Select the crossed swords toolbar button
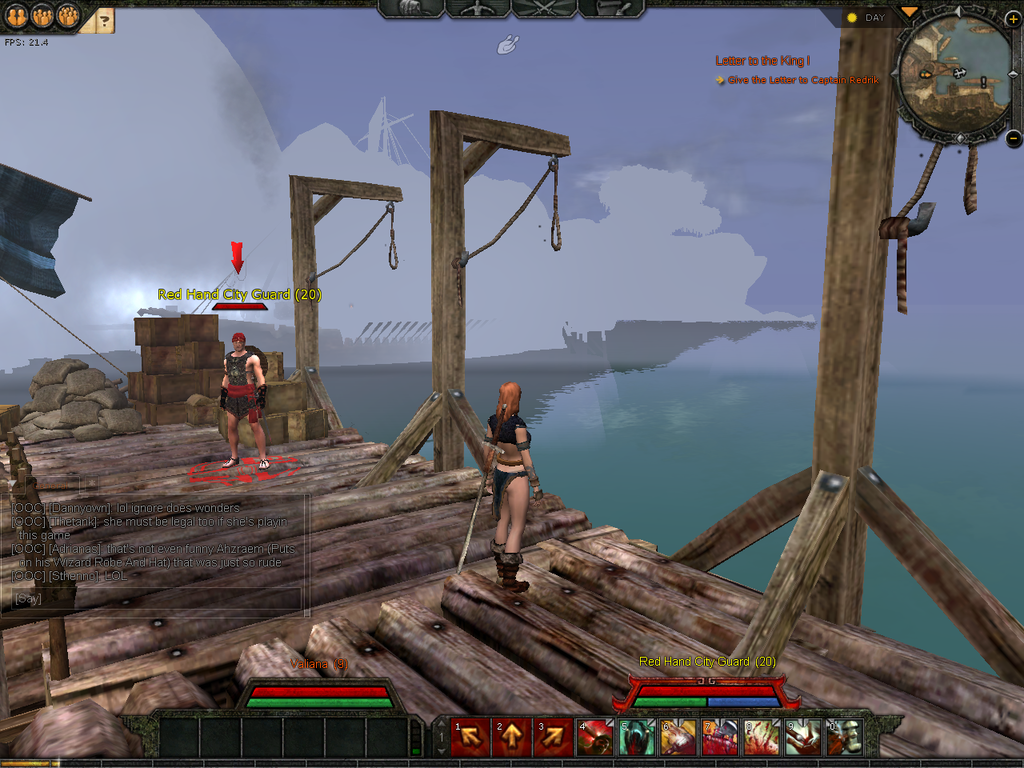The height and width of the screenshot is (768, 1024). point(545,8)
